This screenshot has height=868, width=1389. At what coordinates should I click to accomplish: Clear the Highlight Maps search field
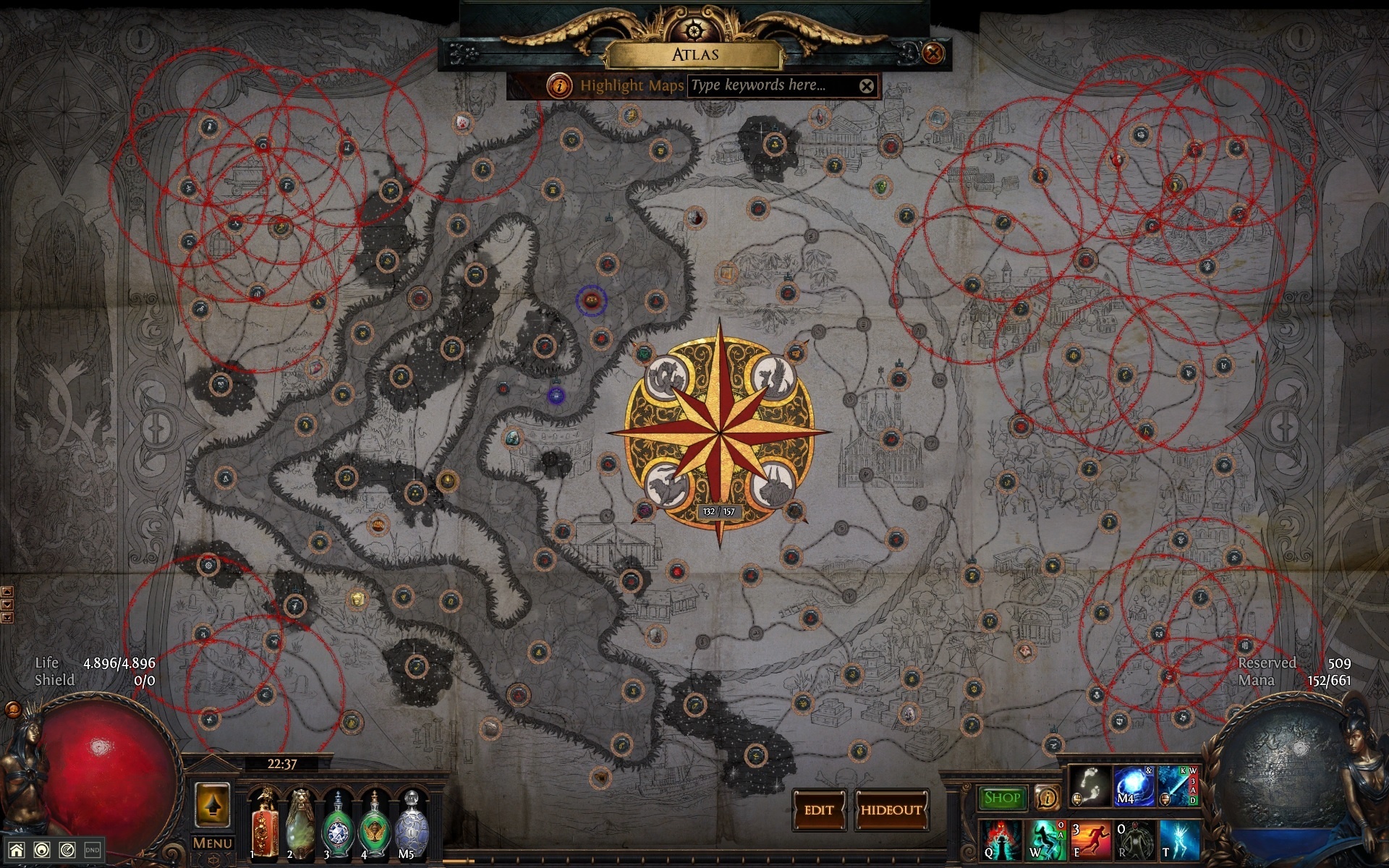click(866, 86)
